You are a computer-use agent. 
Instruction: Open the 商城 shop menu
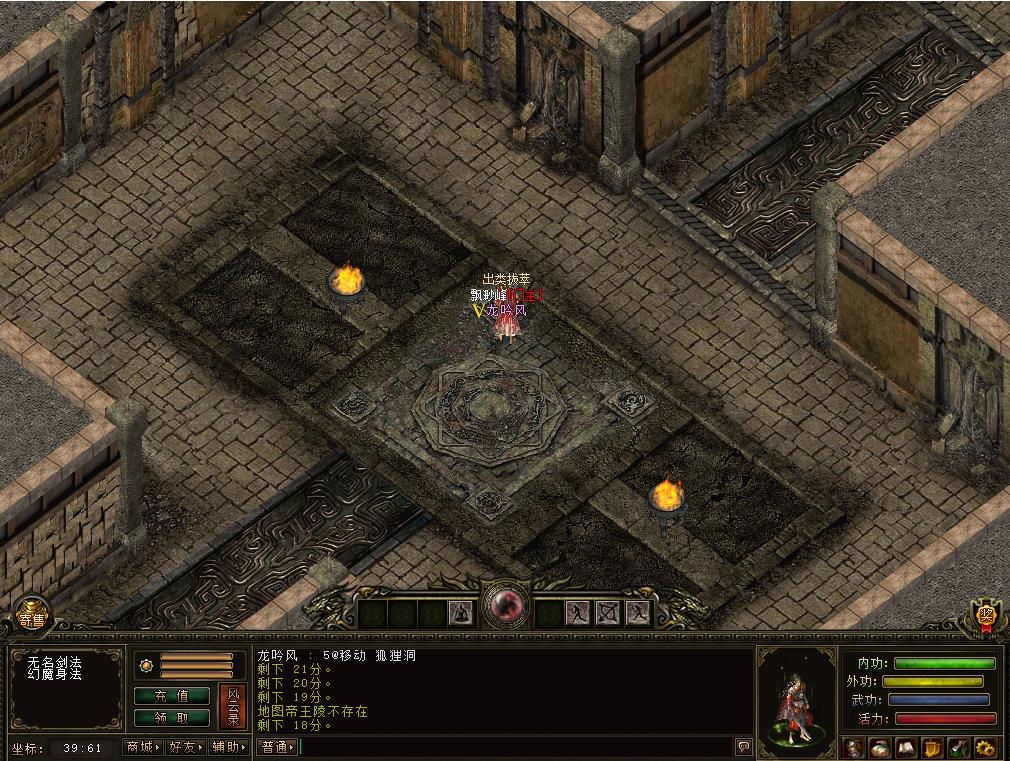[143, 747]
